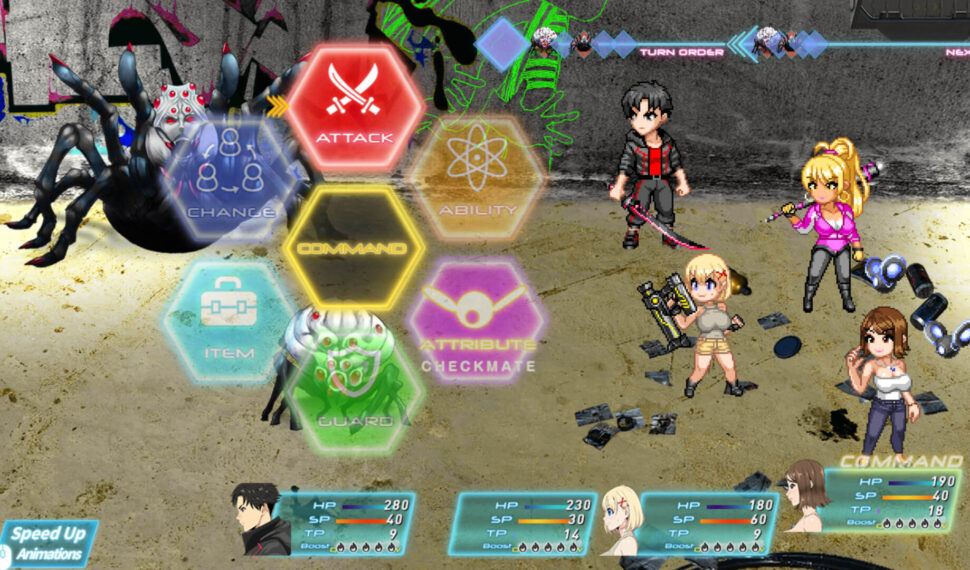This screenshot has width=970, height=570.
Task: Choose the green Guard command
Action: point(355,390)
